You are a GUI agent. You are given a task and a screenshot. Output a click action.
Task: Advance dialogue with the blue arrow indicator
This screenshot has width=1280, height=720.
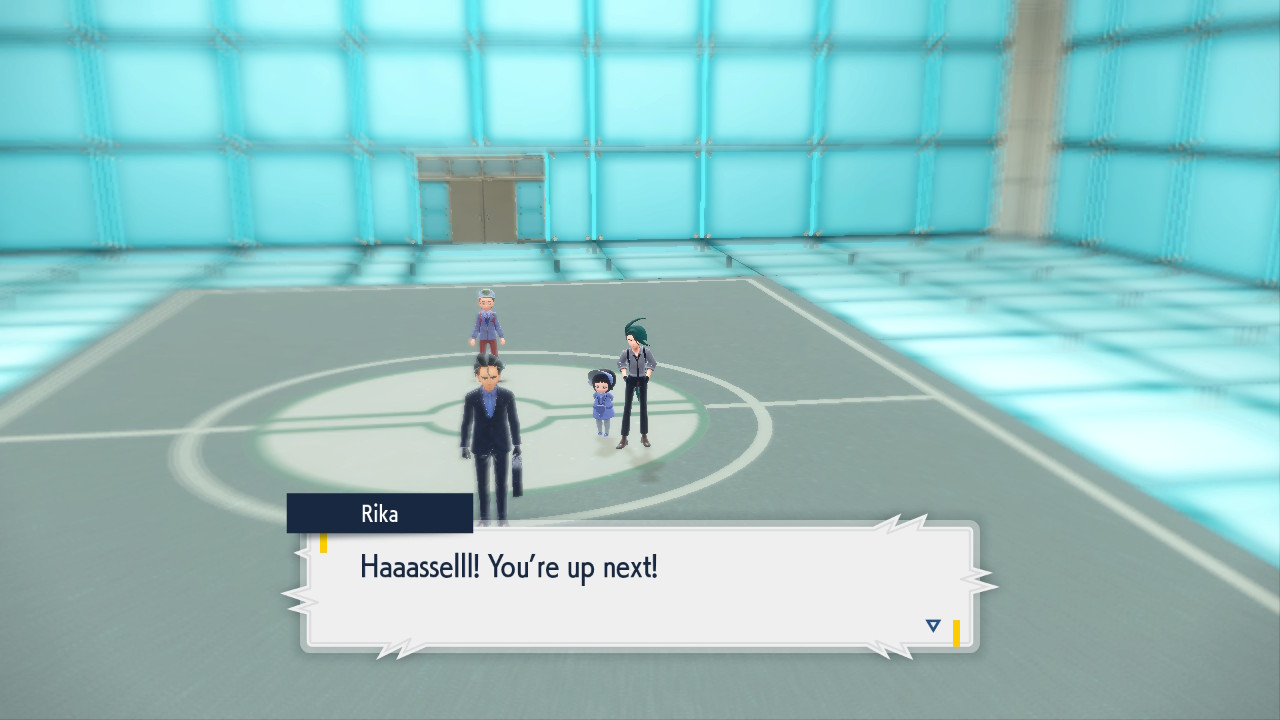click(933, 626)
